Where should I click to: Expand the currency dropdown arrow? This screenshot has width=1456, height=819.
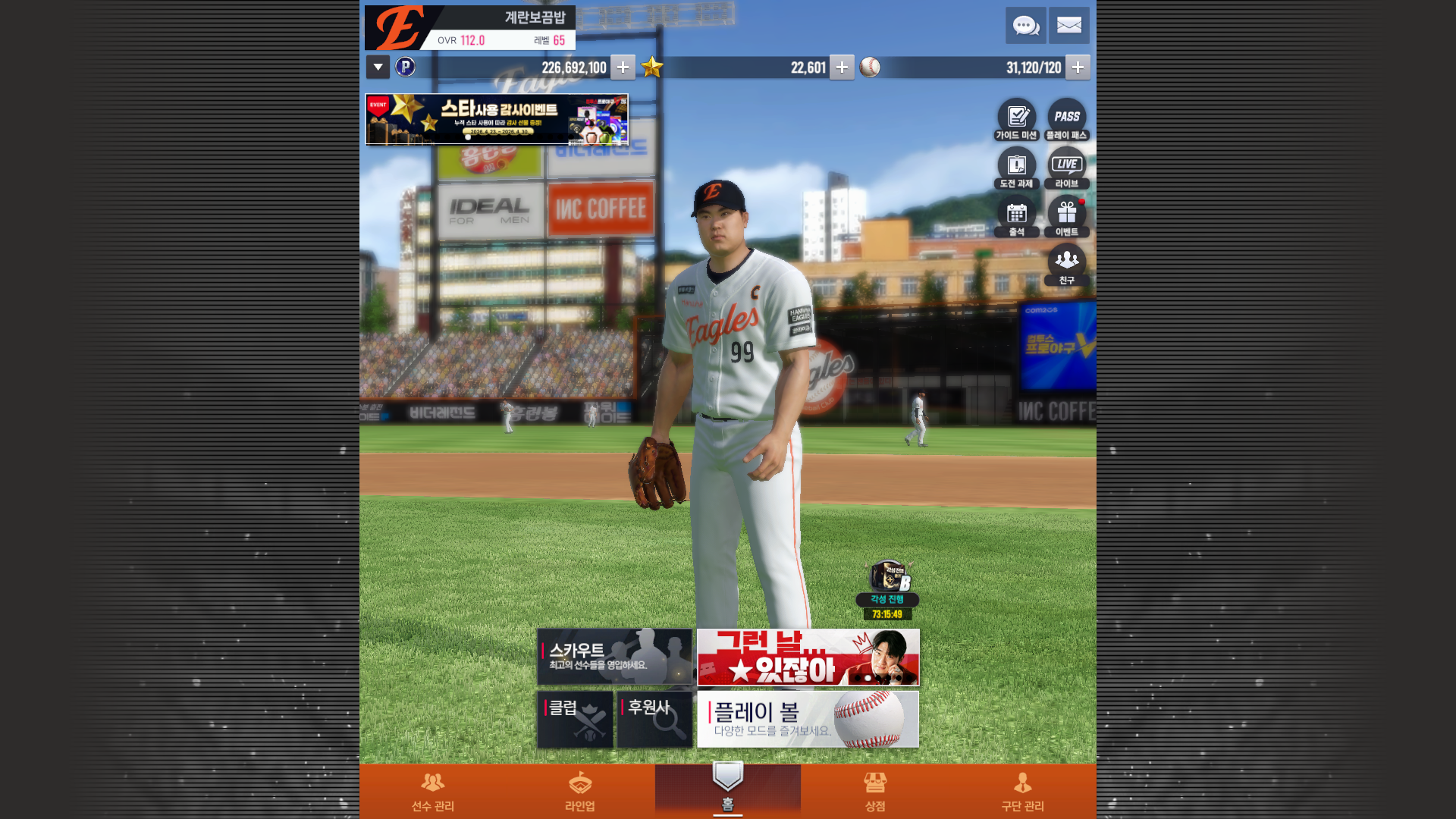(x=378, y=67)
